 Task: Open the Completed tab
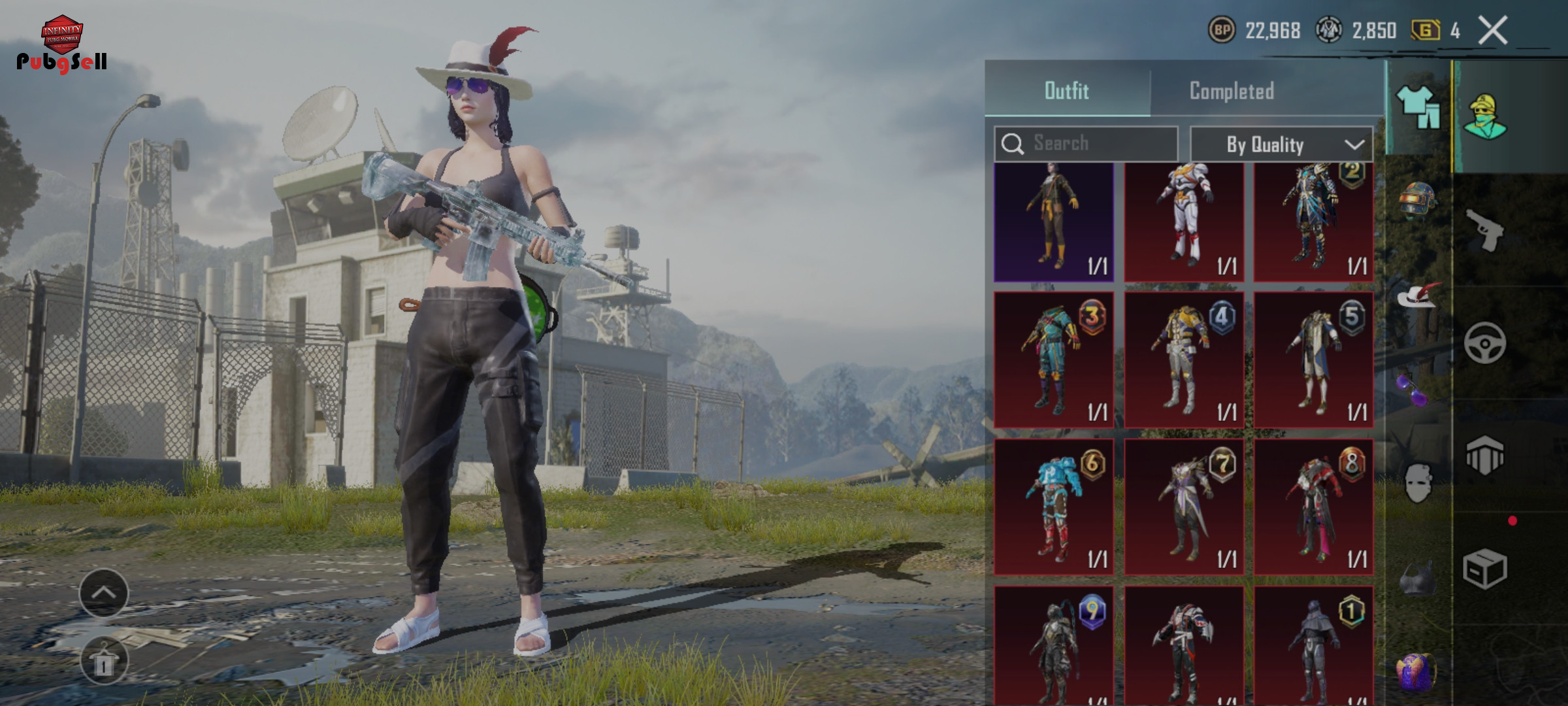click(x=1232, y=91)
